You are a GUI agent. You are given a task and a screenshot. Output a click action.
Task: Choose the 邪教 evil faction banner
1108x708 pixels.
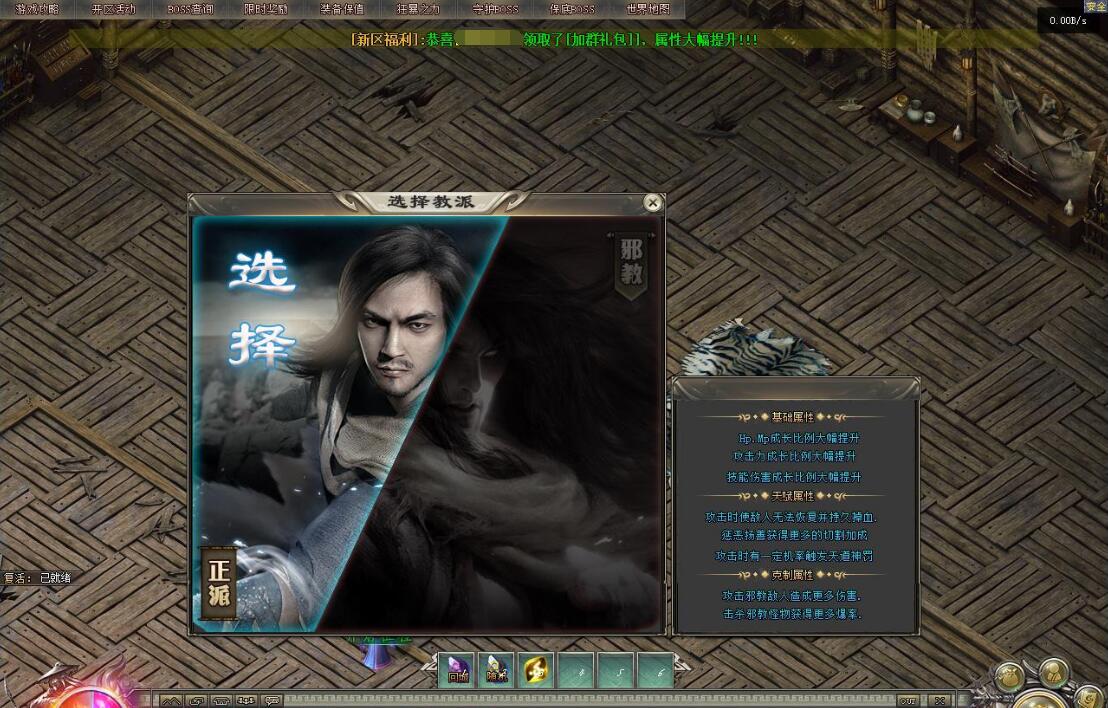(x=632, y=263)
